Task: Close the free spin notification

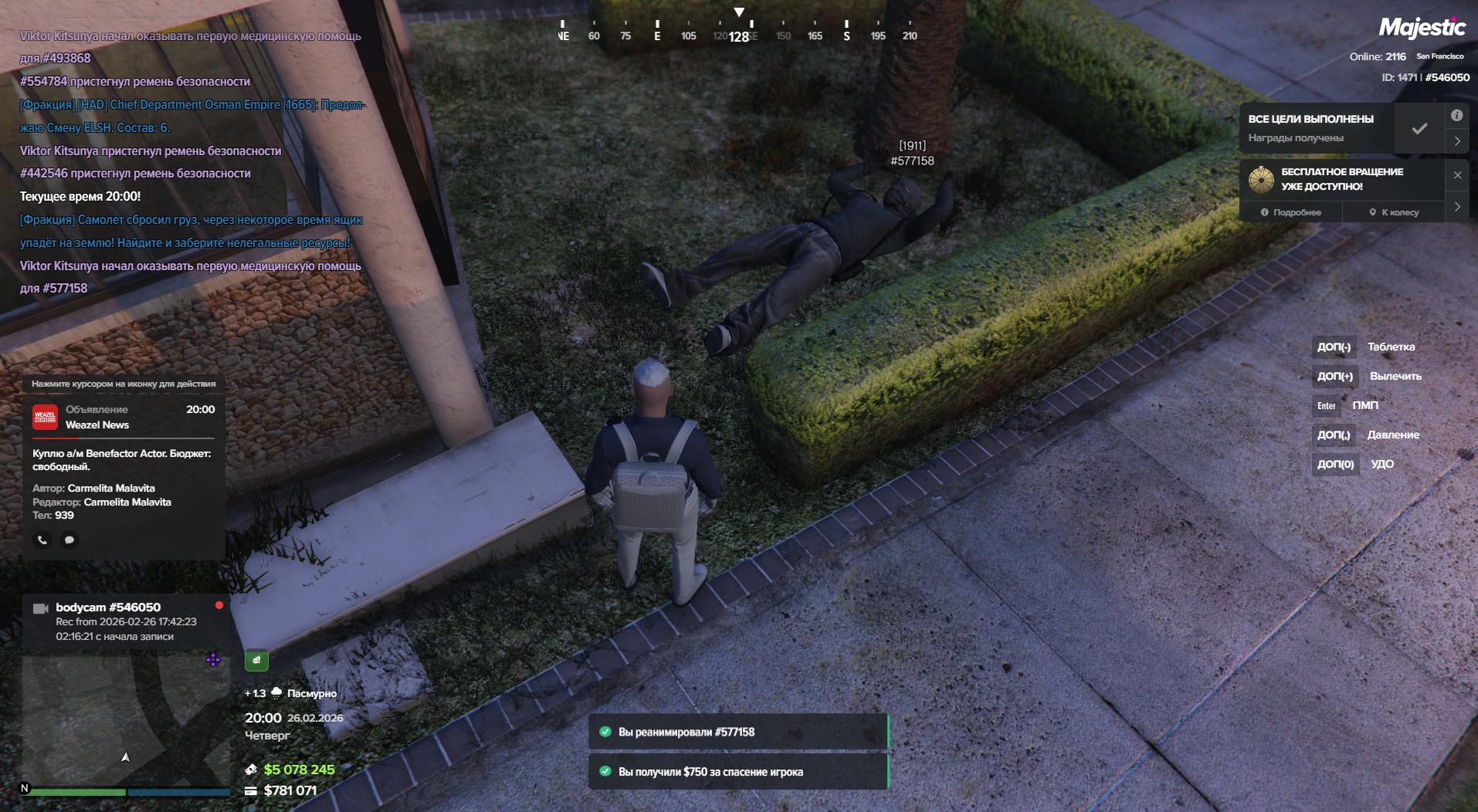Action: (1457, 175)
